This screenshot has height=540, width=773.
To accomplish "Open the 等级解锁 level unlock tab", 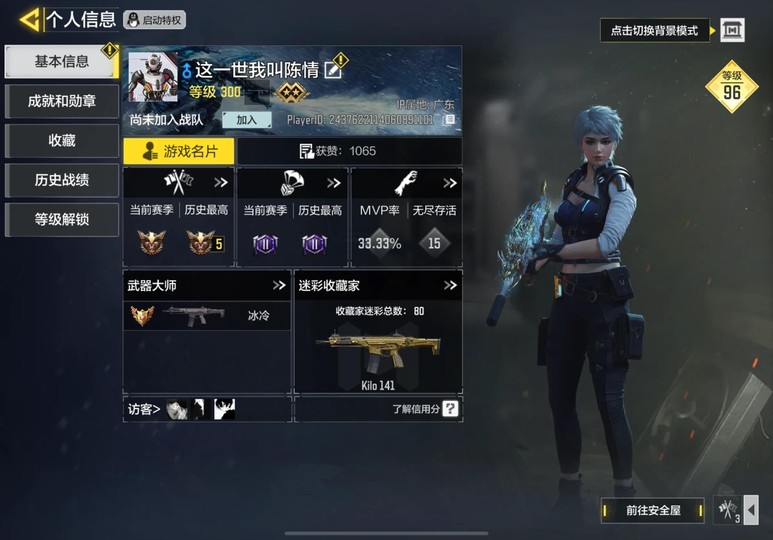I will click(62, 219).
